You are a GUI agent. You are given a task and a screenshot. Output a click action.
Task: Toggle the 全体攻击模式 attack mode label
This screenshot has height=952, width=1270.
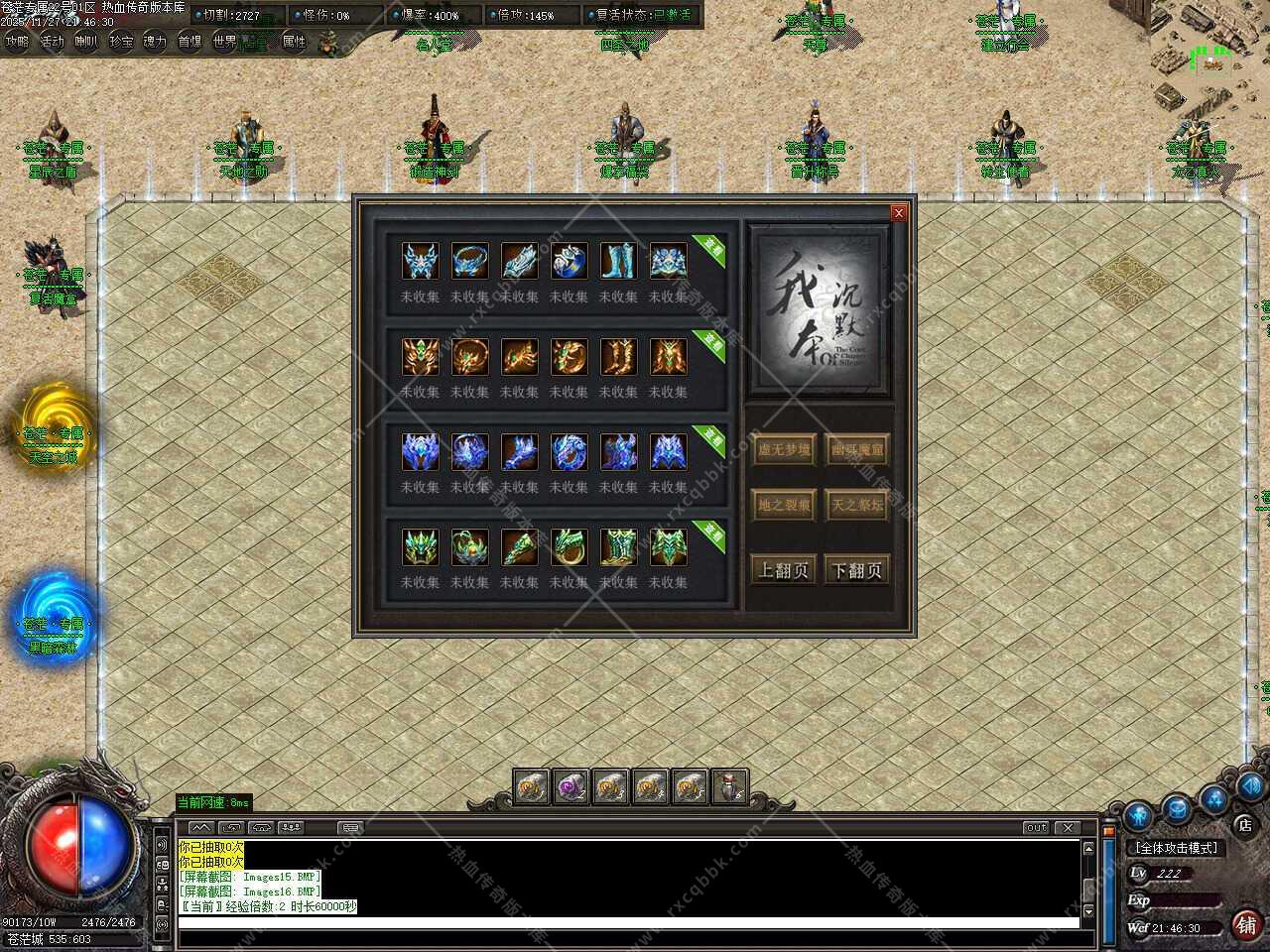pyautogui.click(x=1177, y=848)
